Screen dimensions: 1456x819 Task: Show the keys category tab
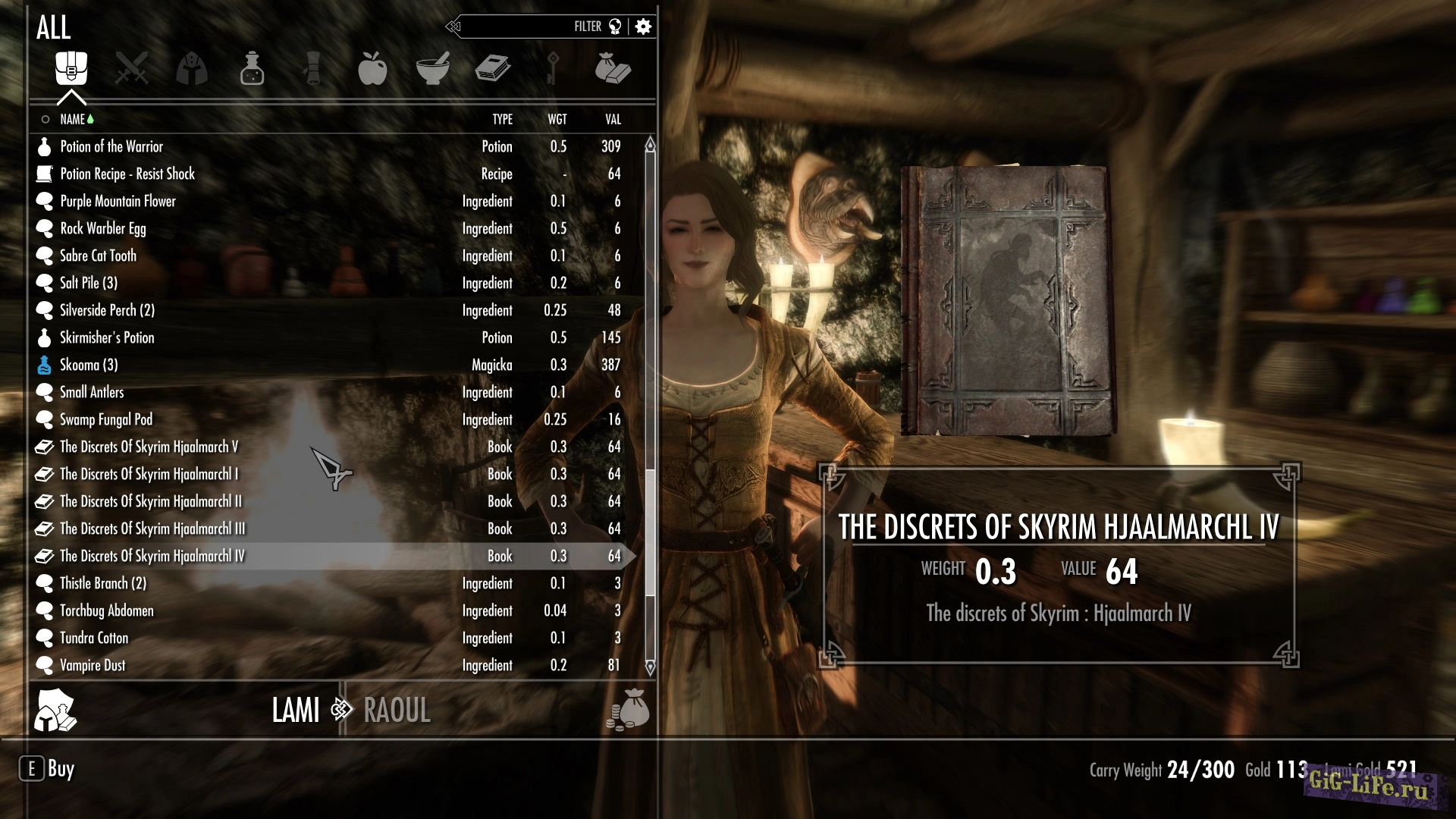tap(553, 69)
